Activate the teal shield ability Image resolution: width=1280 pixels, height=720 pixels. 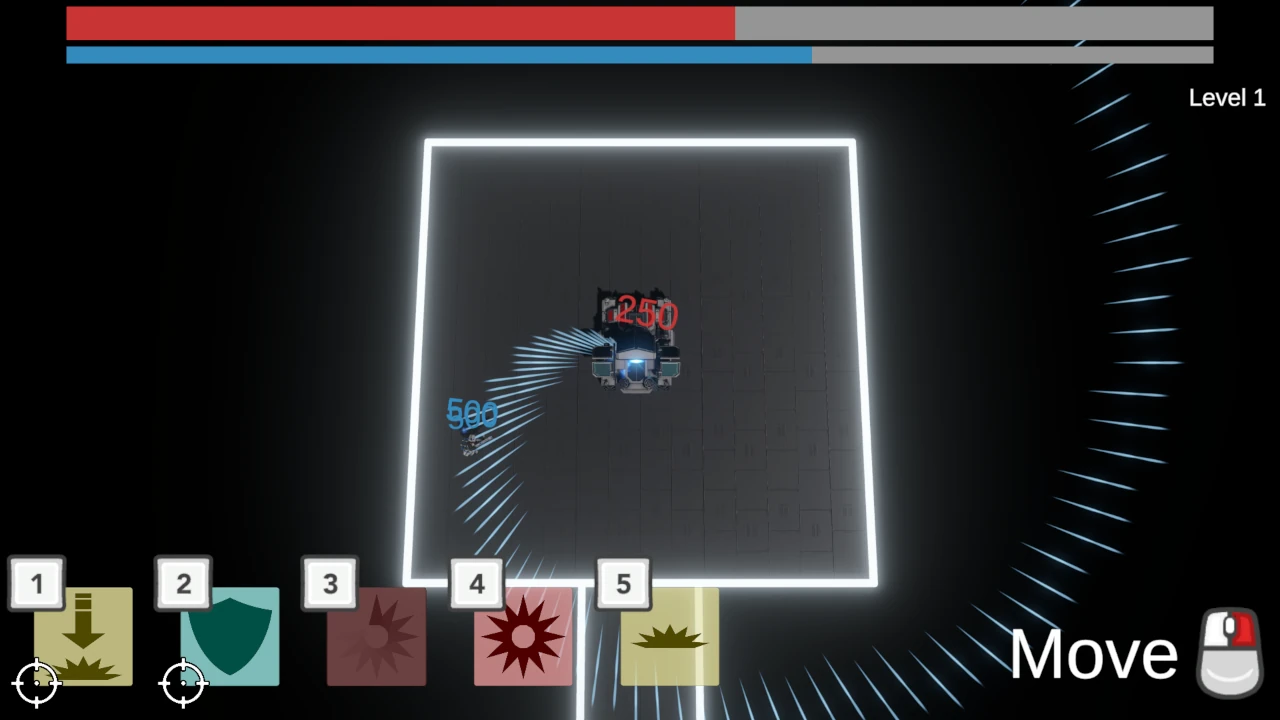pyautogui.click(x=230, y=636)
